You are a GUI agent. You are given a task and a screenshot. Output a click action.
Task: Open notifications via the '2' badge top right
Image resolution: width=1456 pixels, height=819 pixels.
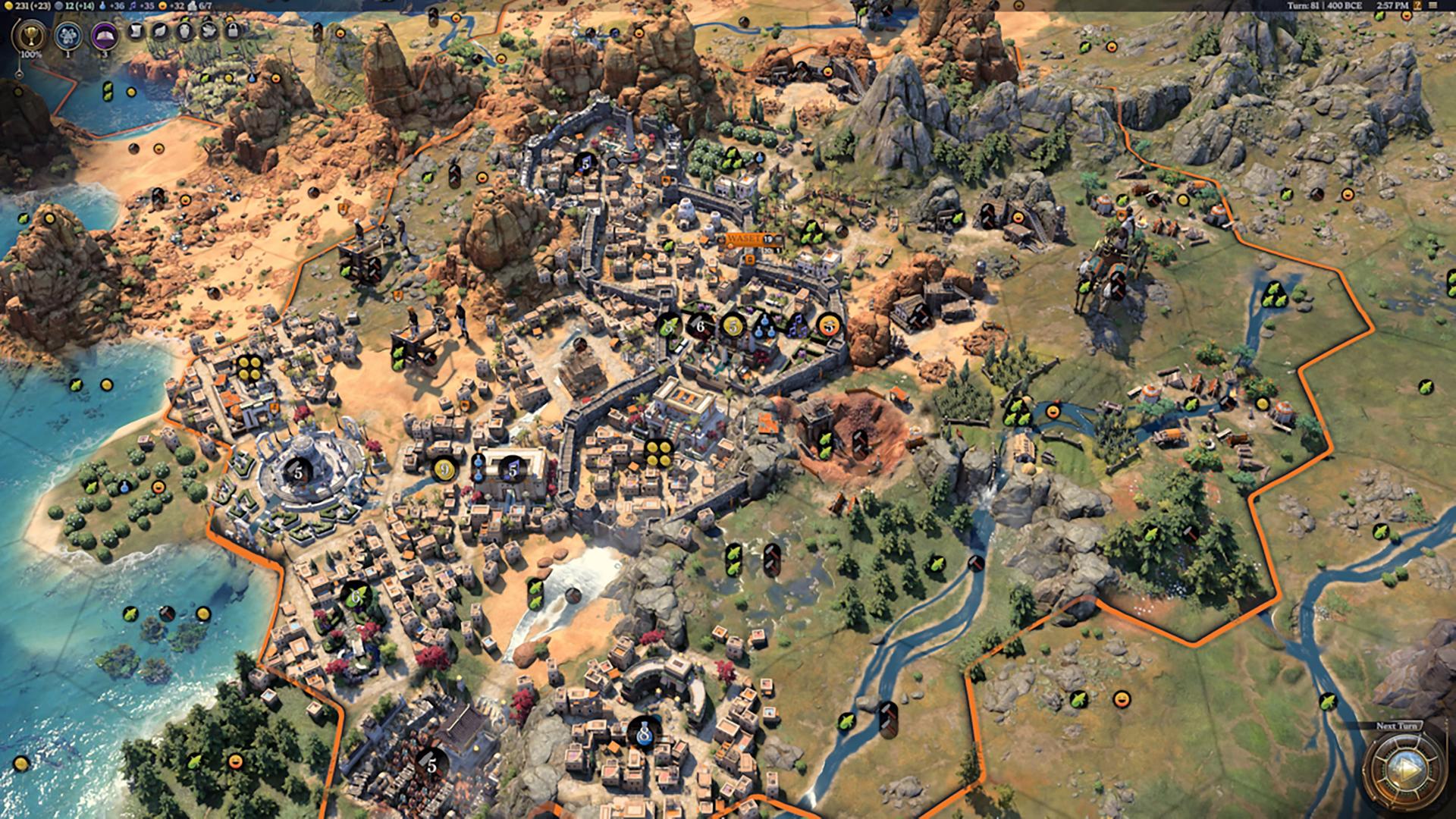[x=1417, y=6]
